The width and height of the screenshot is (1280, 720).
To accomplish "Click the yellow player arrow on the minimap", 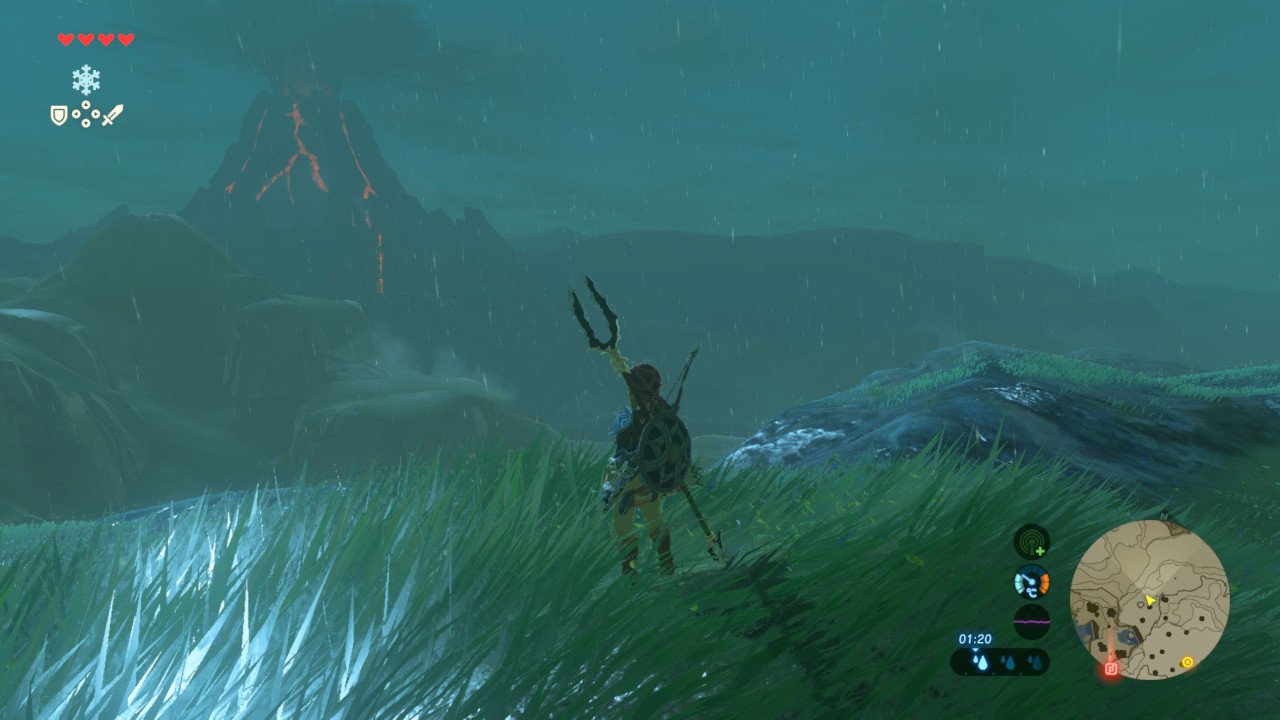I will click(x=1150, y=600).
